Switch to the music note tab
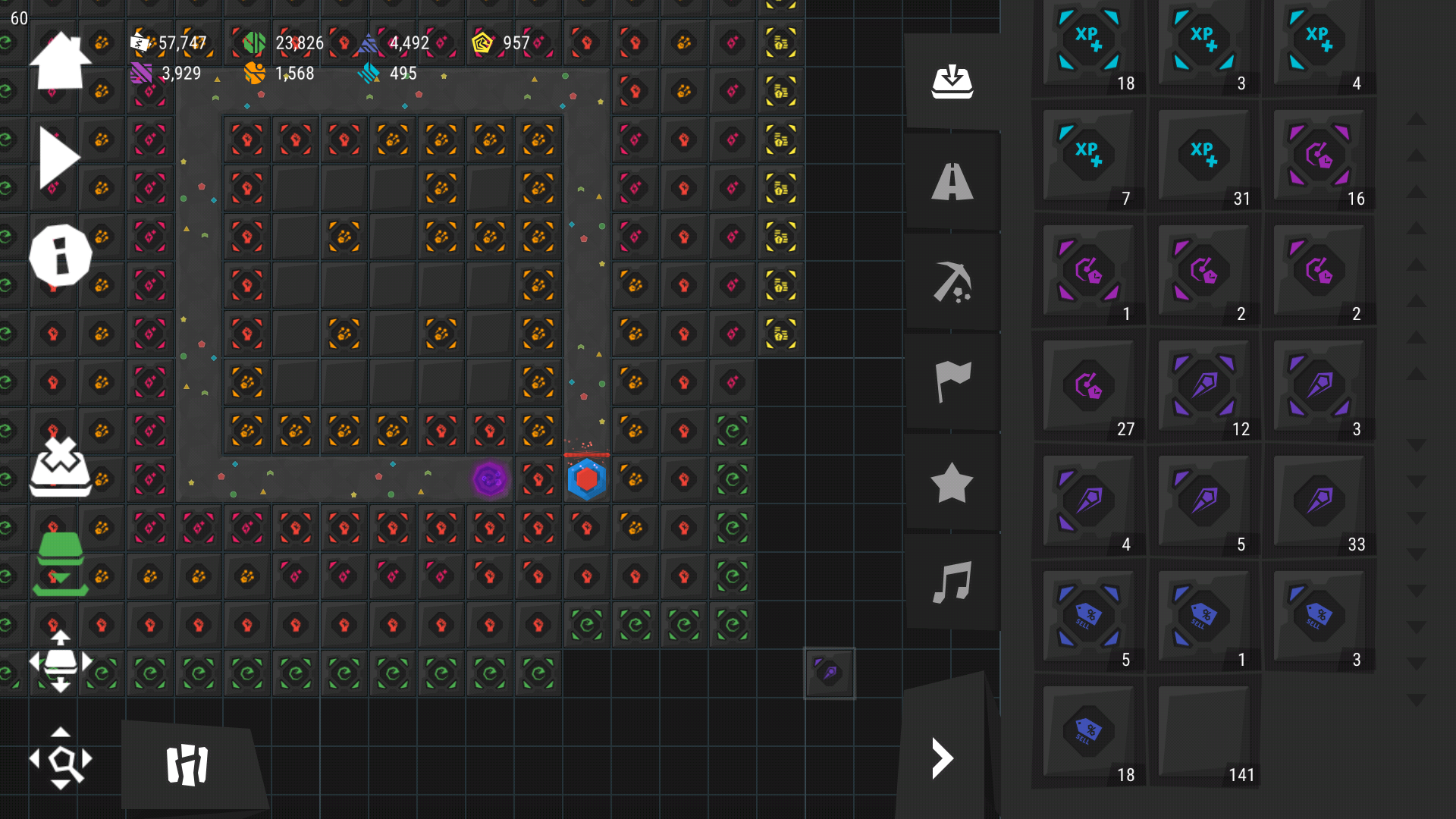The width and height of the screenshot is (1456, 819). point(952,582)
